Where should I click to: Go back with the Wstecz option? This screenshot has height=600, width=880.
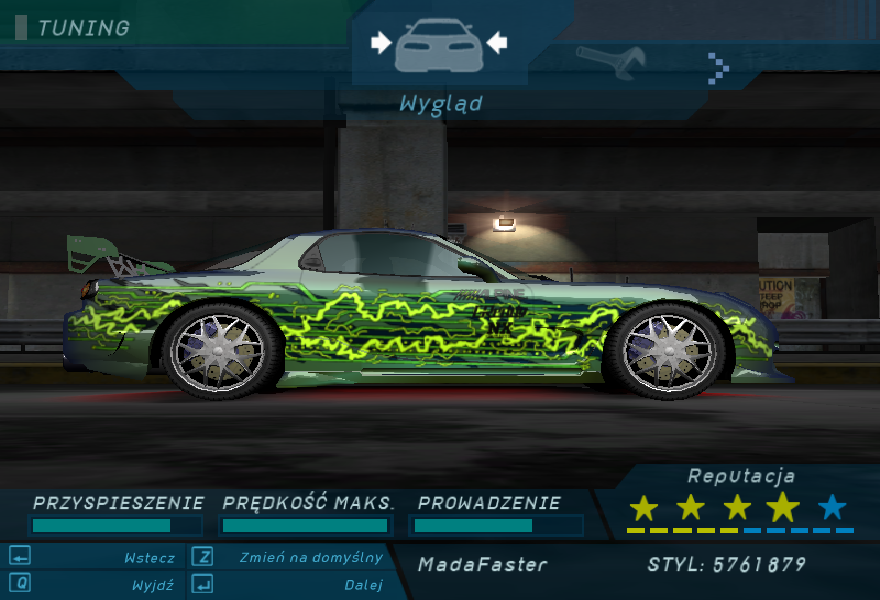coord(149,558)
